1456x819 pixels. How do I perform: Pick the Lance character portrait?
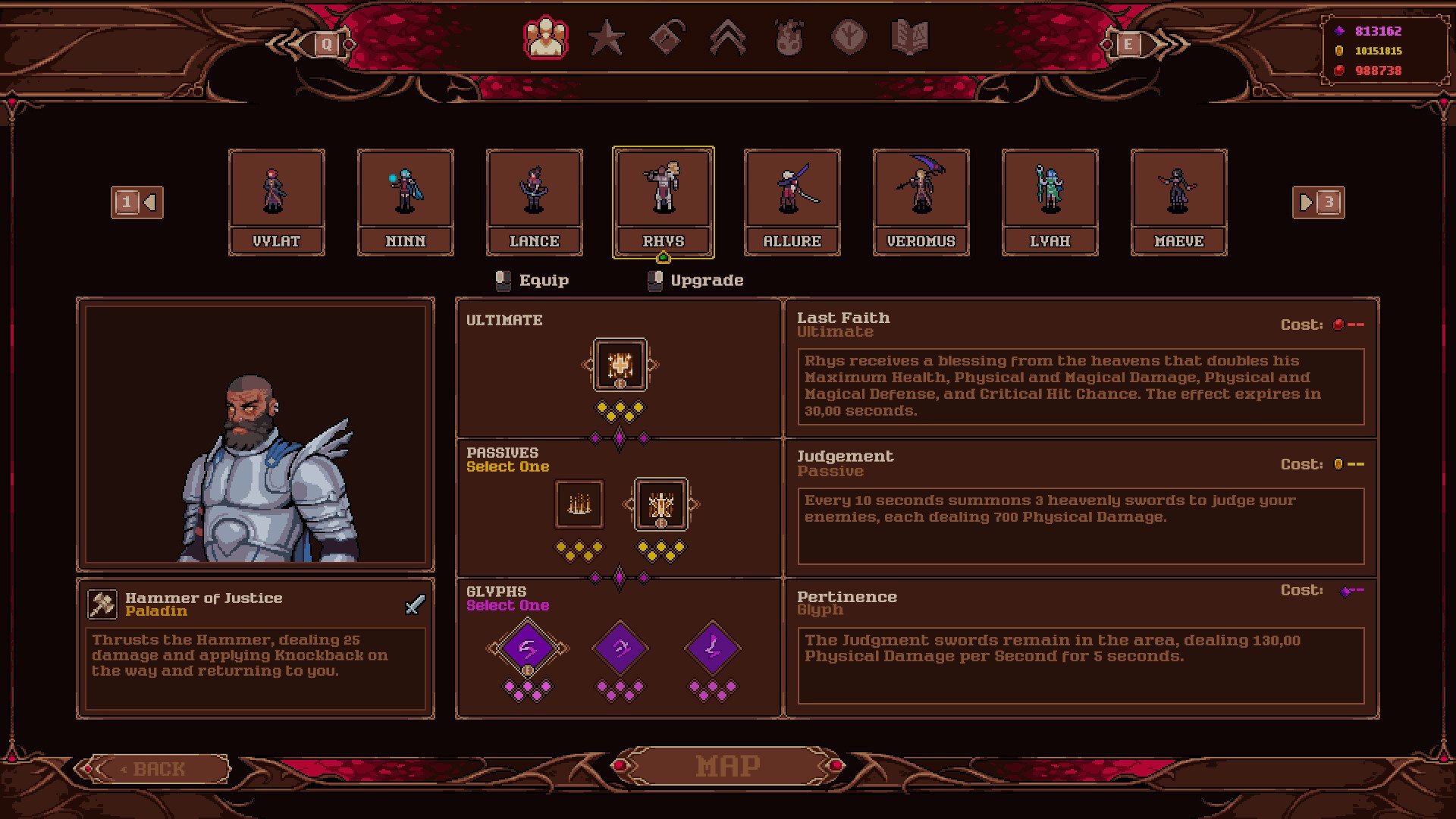click(535, 202)
